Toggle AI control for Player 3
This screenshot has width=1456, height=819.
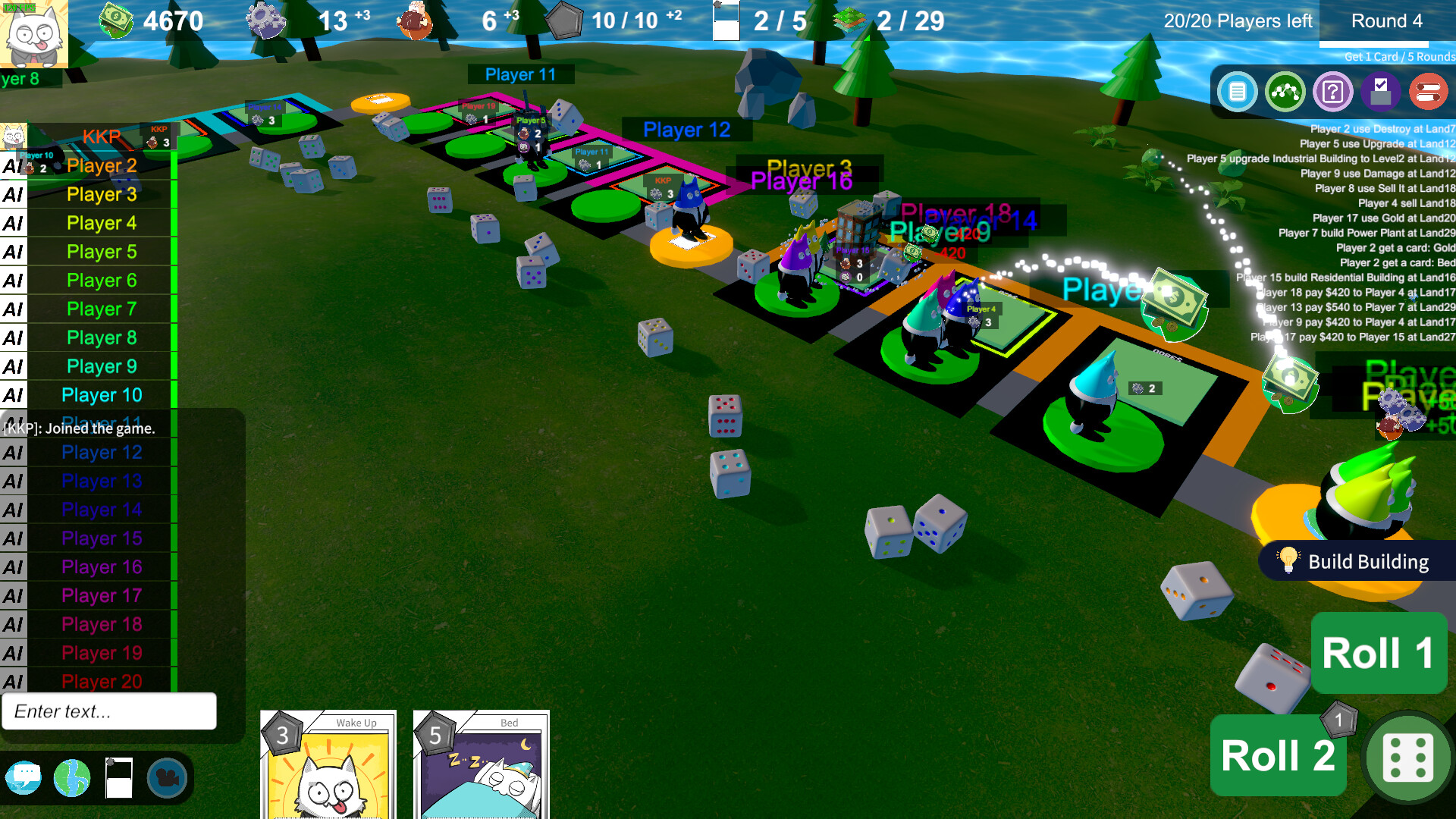pyautogui.click(x=12, y=194)
